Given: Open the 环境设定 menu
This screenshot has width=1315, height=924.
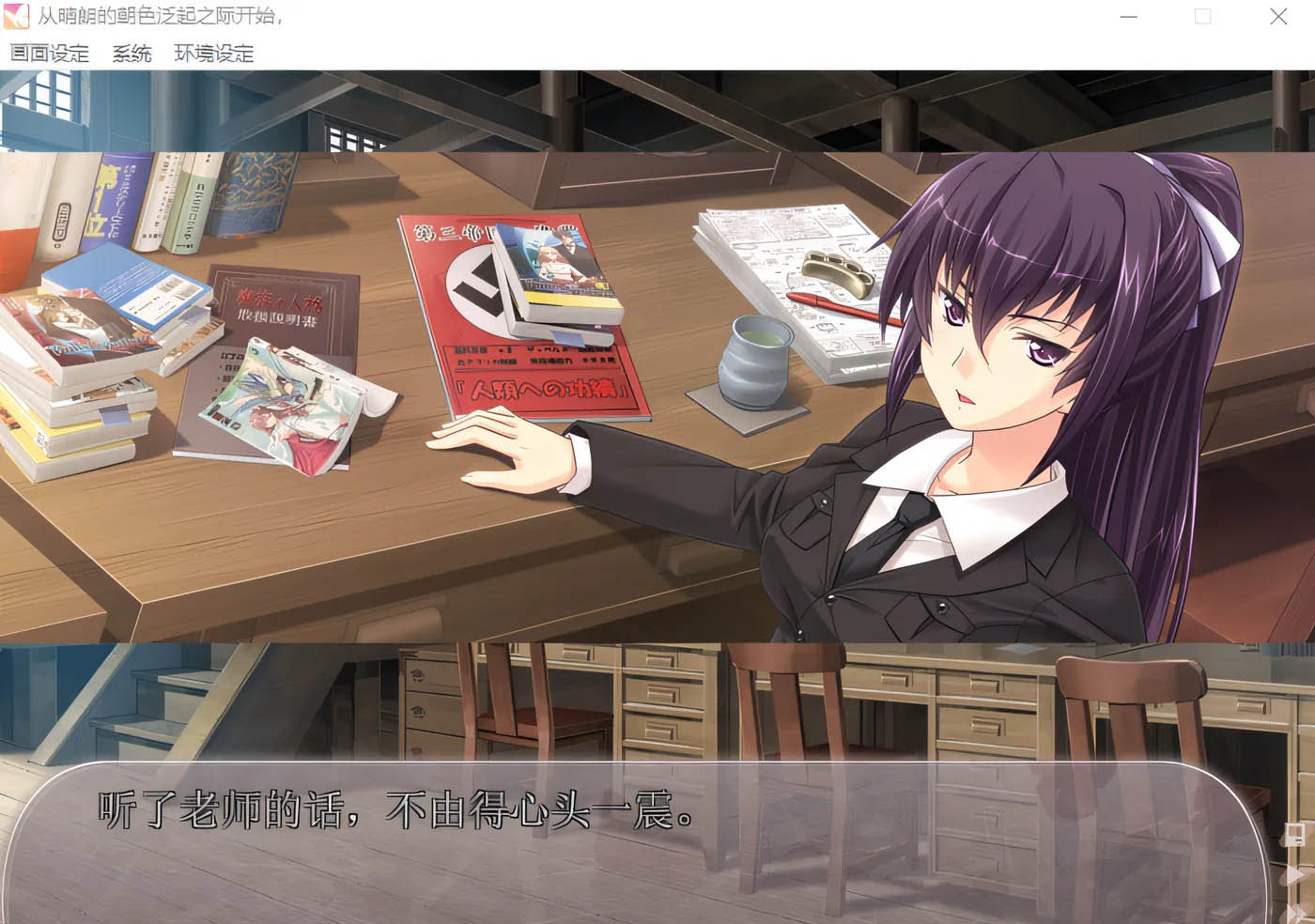Looking at the screenshot, I should coord(211,54).
